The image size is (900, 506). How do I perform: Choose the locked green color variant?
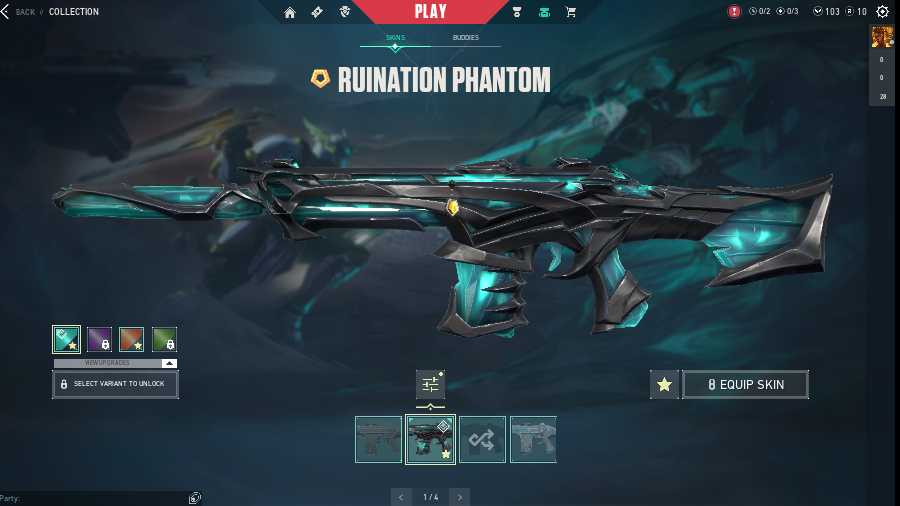pos(164,339)
